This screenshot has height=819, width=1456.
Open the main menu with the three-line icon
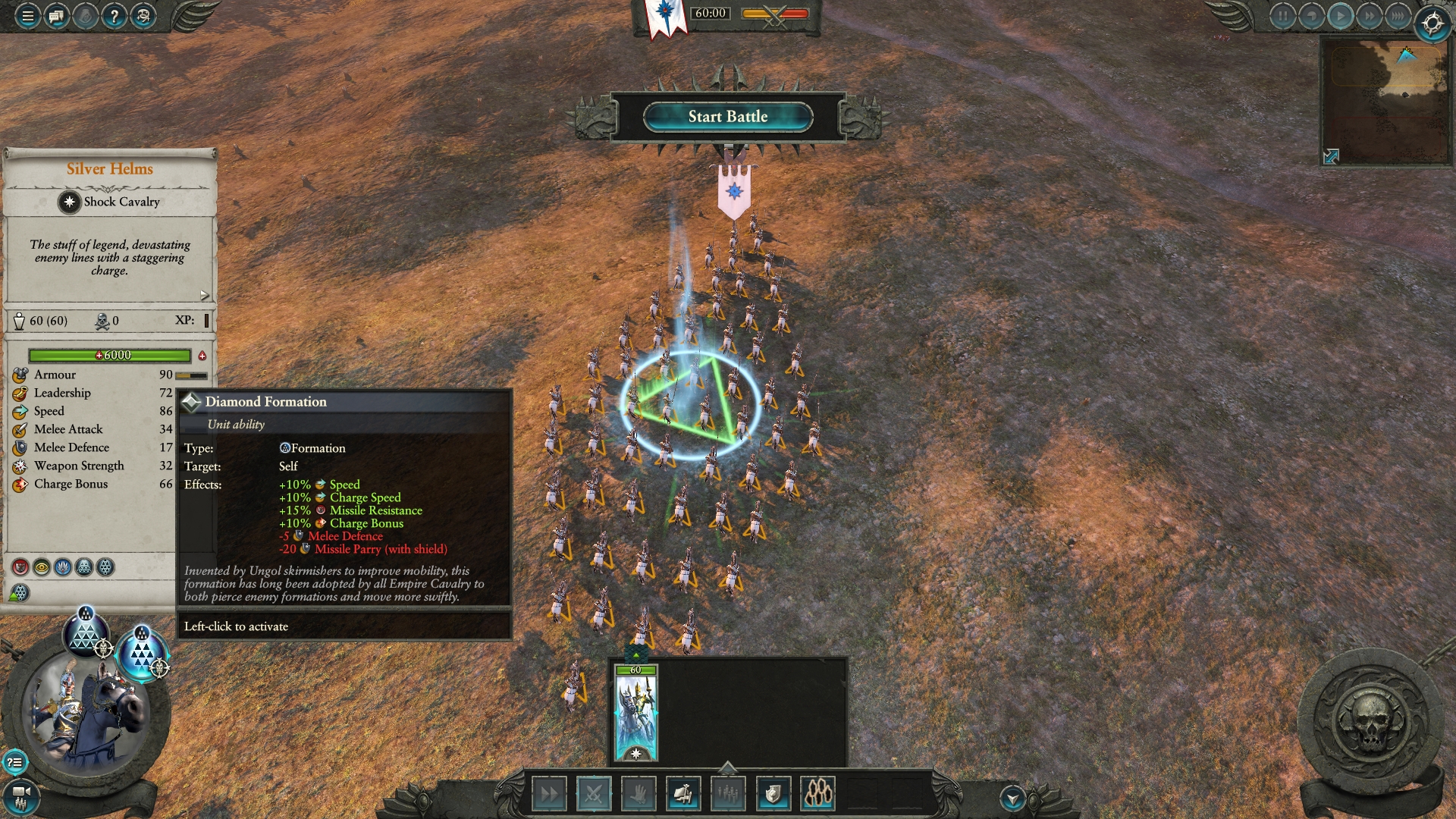click(27, 16)
